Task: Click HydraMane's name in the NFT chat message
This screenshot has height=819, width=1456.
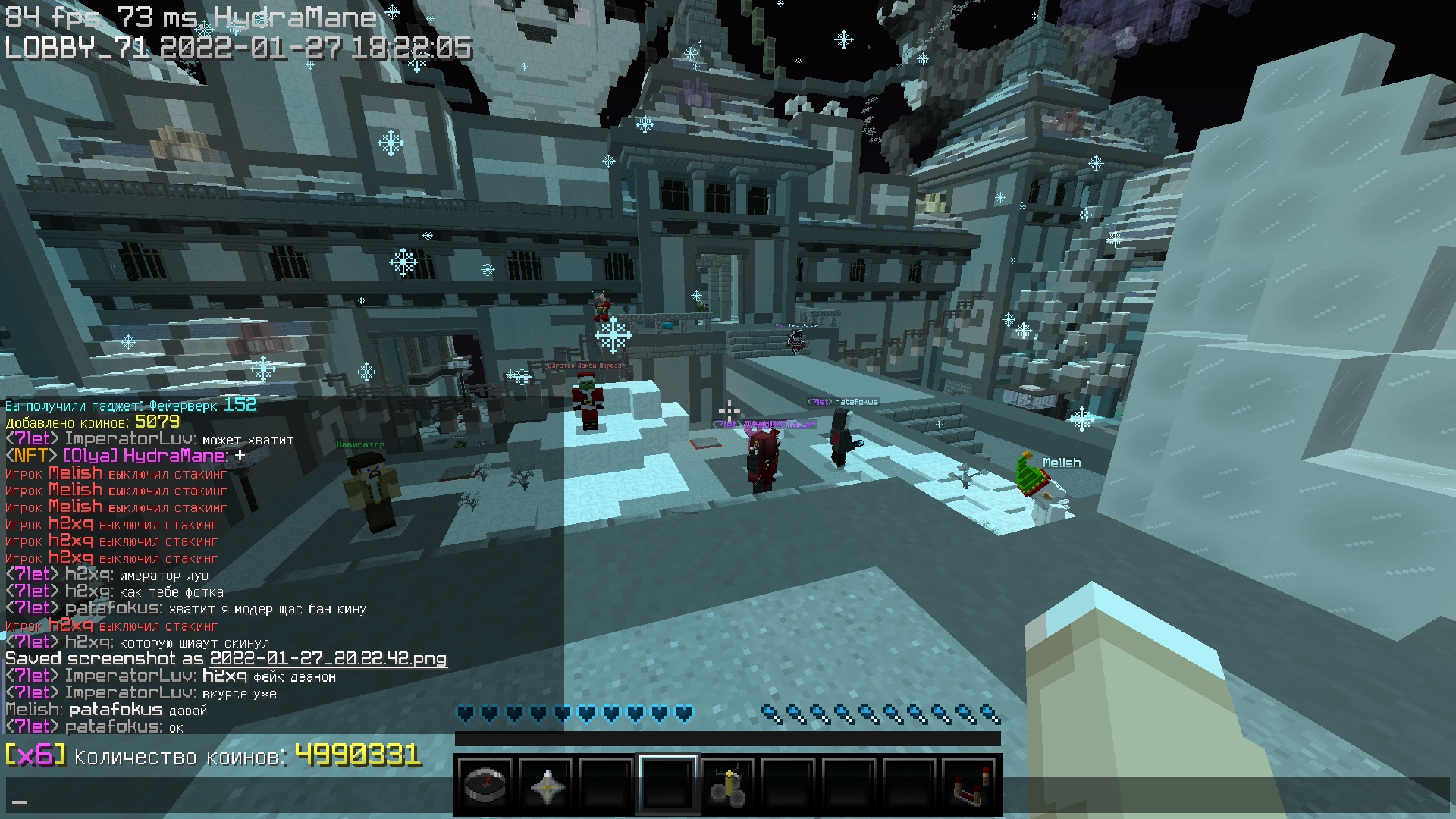Action: 174,456
